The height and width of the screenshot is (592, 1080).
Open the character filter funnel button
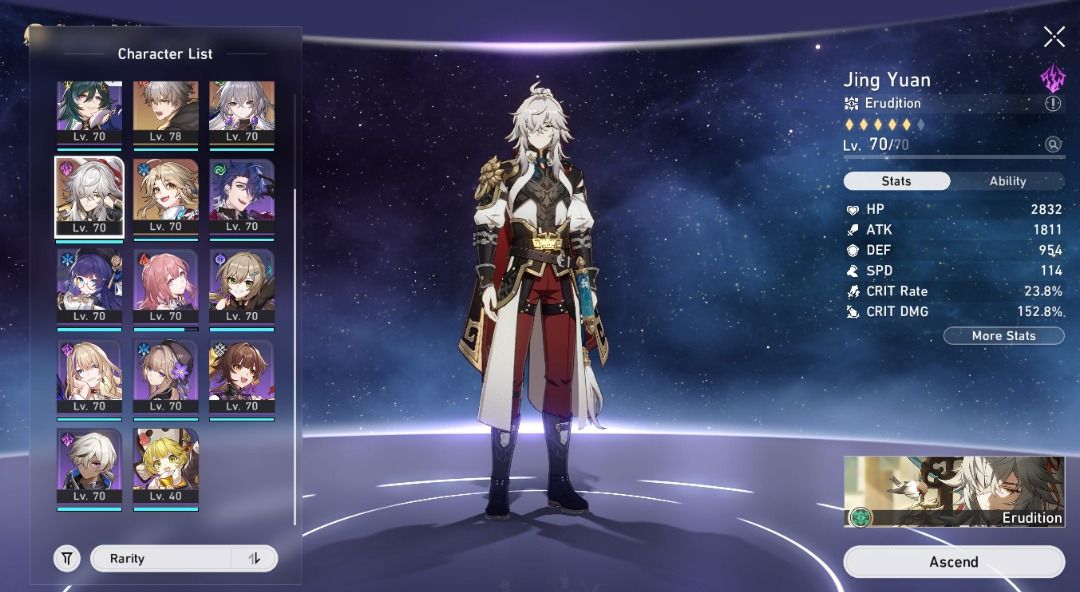[67, 559]
